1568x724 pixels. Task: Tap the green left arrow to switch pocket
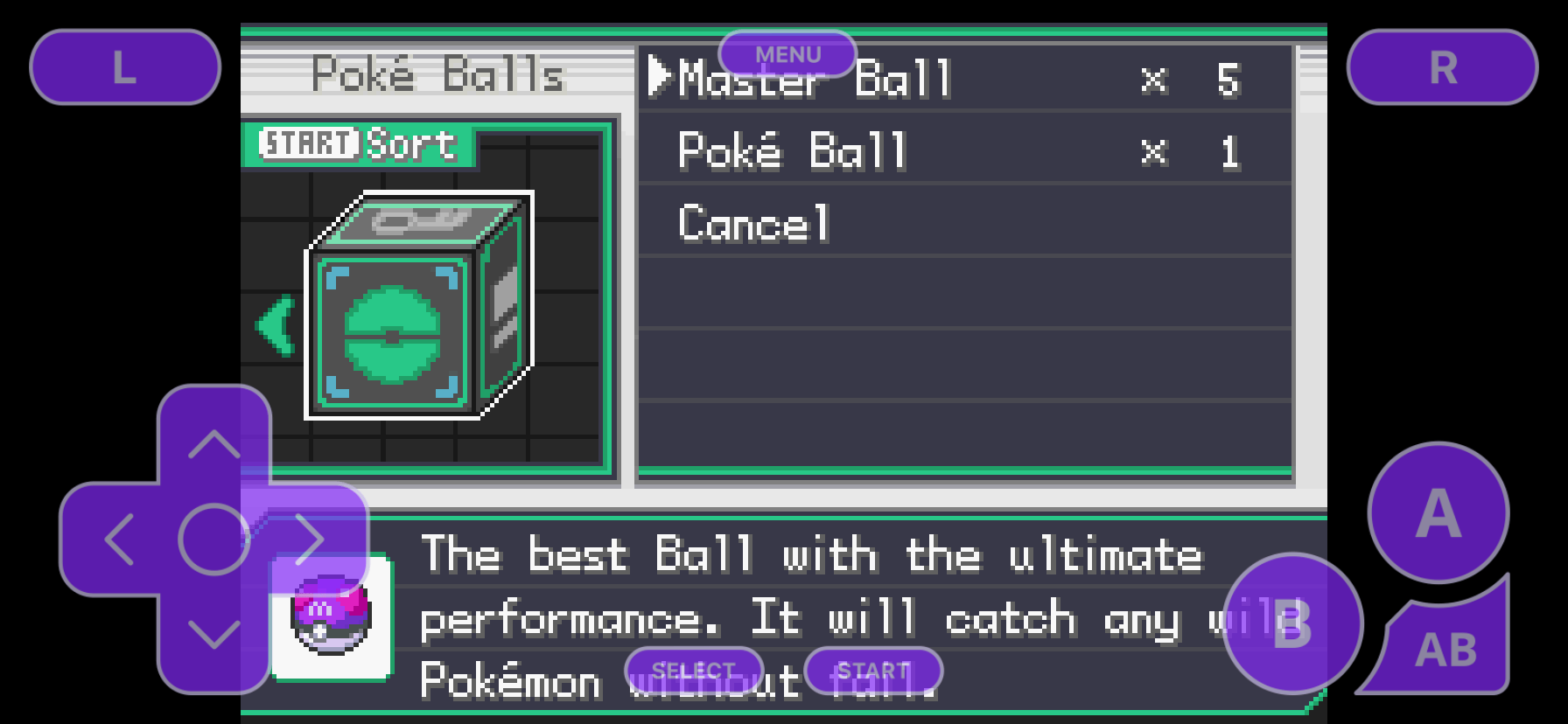tap(276, 325)
